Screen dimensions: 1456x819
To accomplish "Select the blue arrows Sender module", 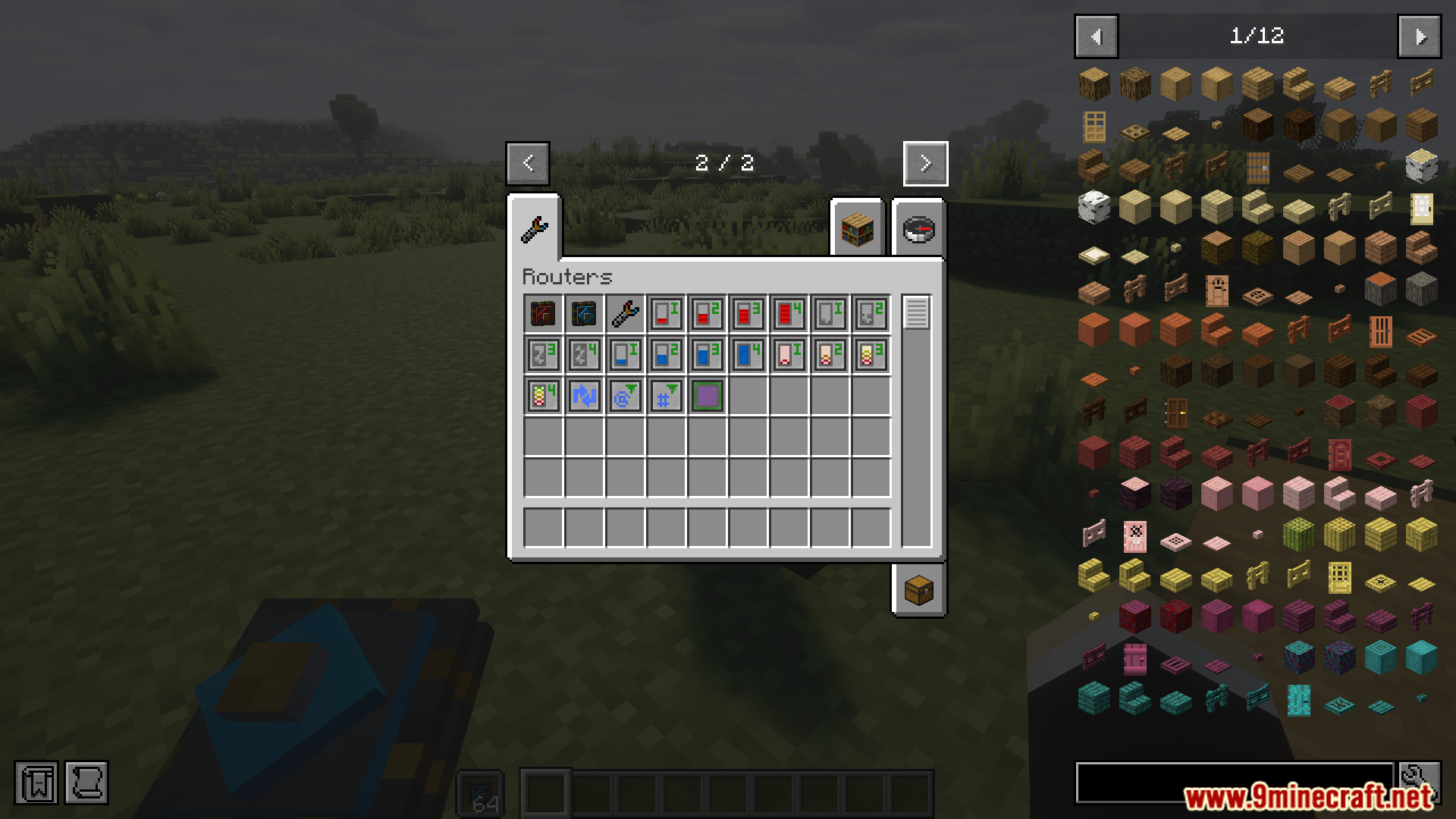I will (x=583, y=395).
